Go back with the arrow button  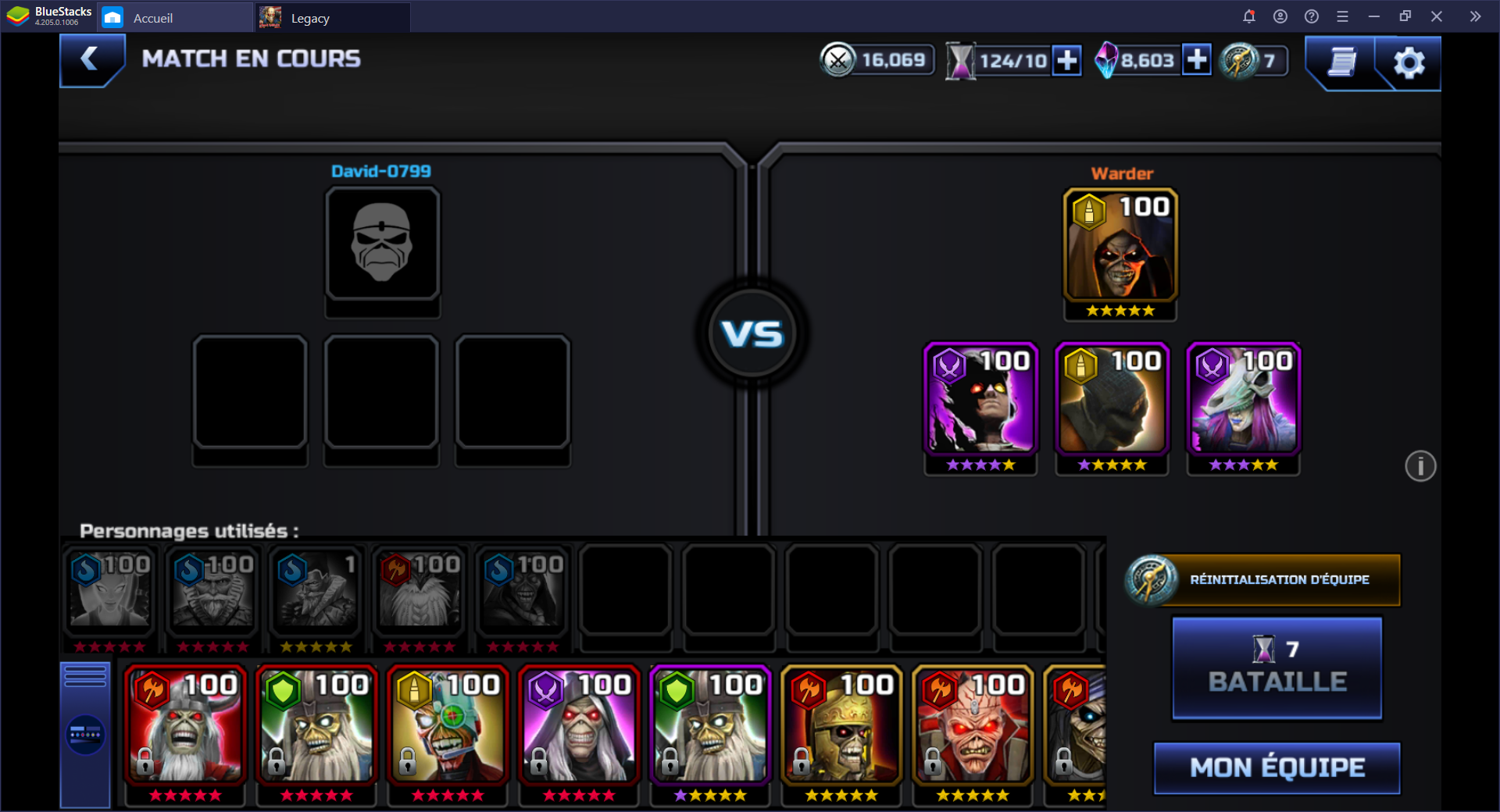point(91,59)
